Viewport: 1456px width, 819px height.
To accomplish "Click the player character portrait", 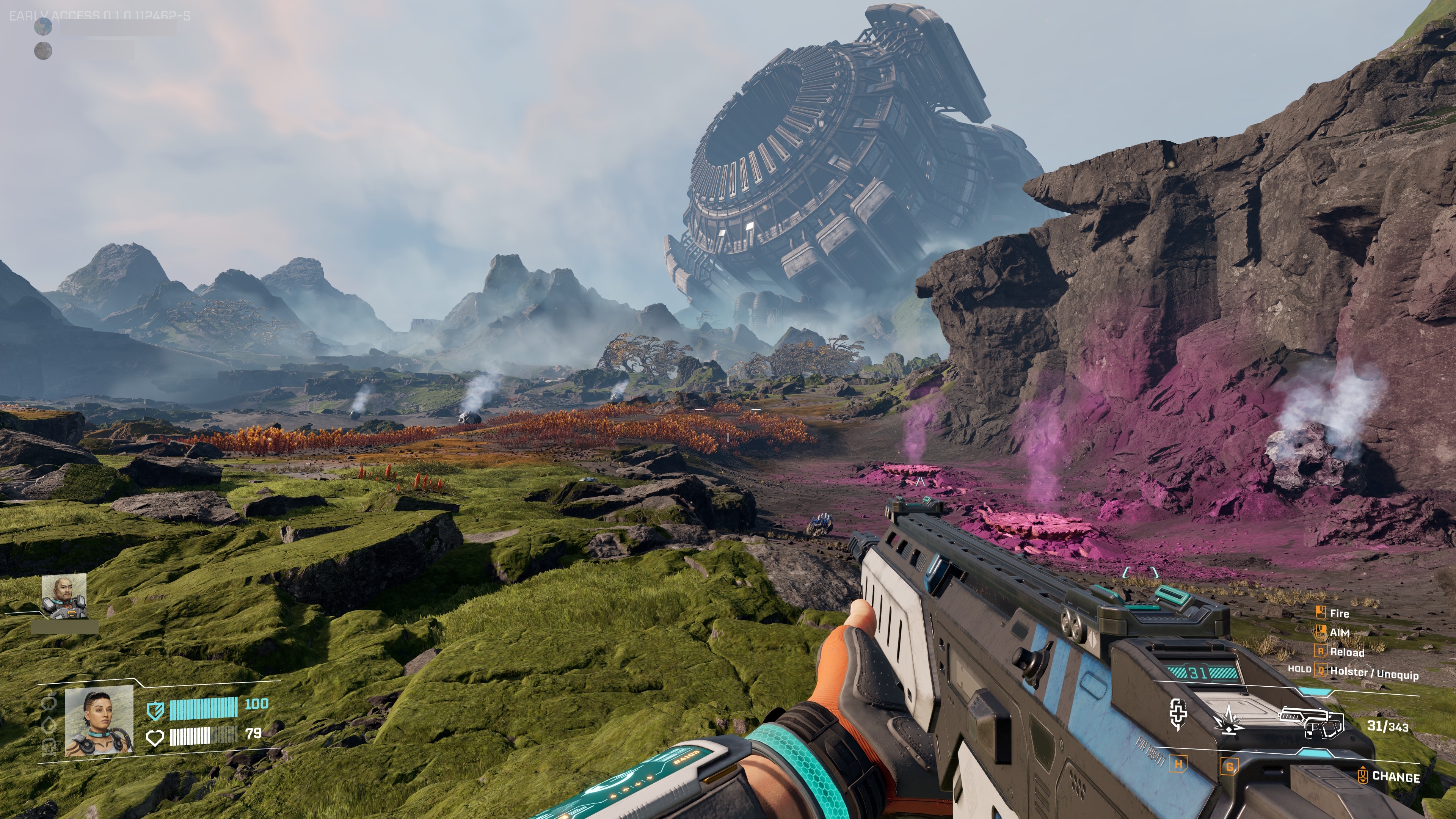I will coord(99,721).
